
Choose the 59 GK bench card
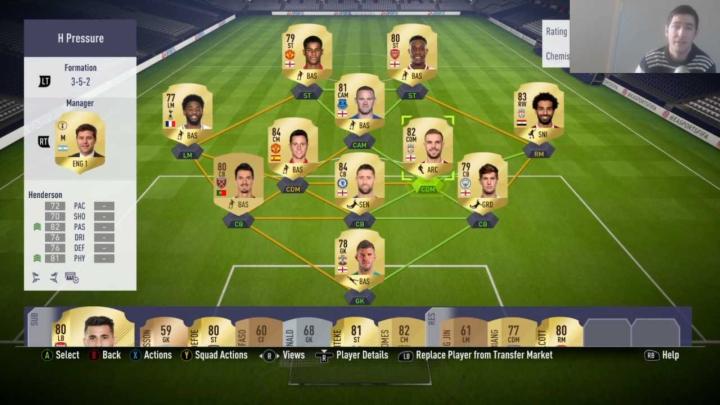(x=167, y=331)
